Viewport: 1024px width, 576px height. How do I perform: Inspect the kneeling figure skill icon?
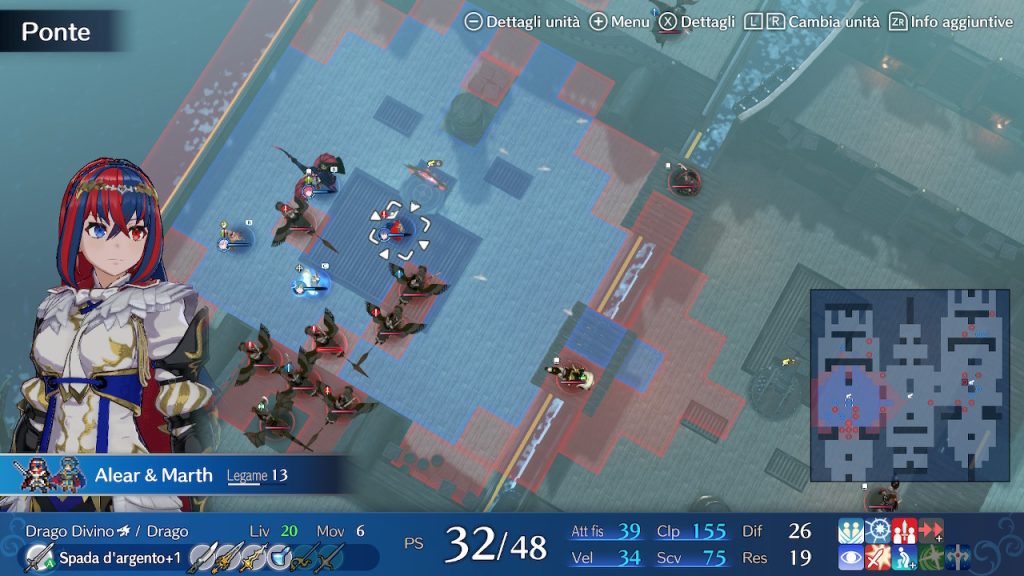click(904, 558)
